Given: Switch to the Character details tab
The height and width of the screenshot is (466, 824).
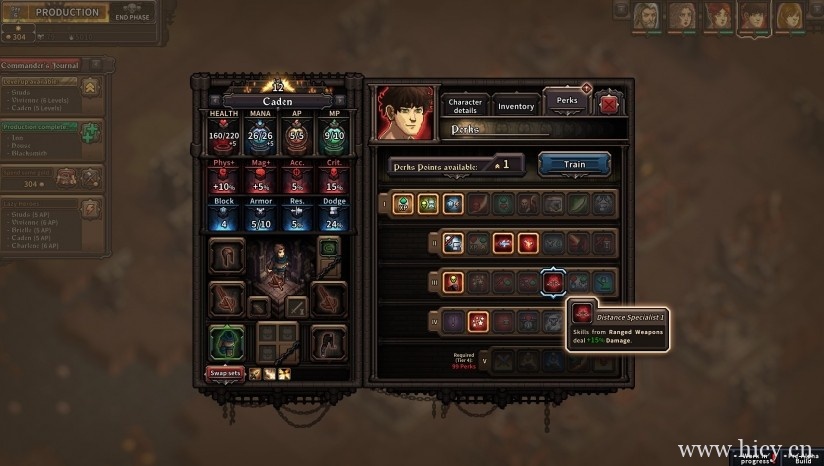Looking at the screenshot, I should [465, 106].
